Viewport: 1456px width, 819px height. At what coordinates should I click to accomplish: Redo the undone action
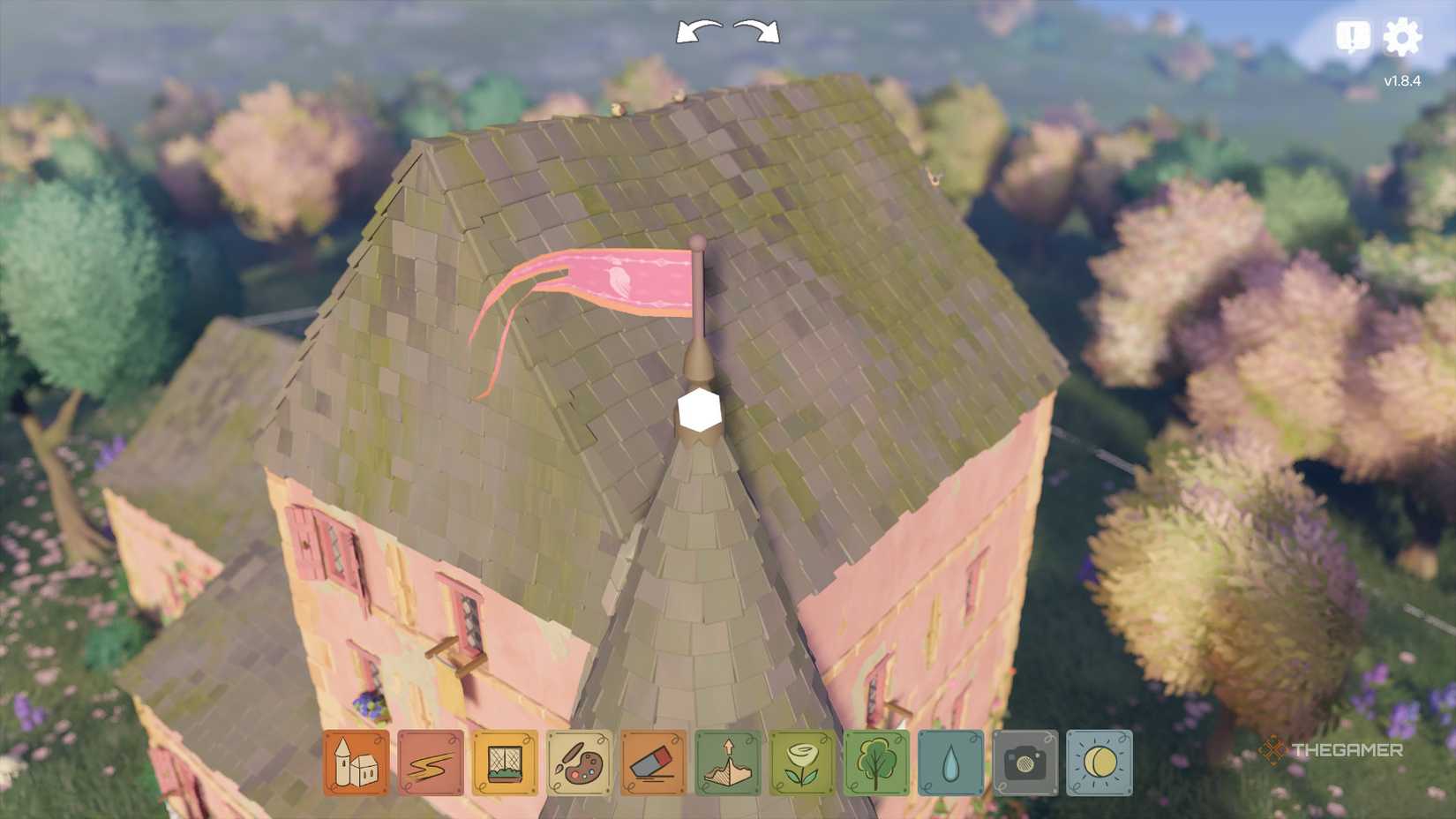[x=755, y=29]
